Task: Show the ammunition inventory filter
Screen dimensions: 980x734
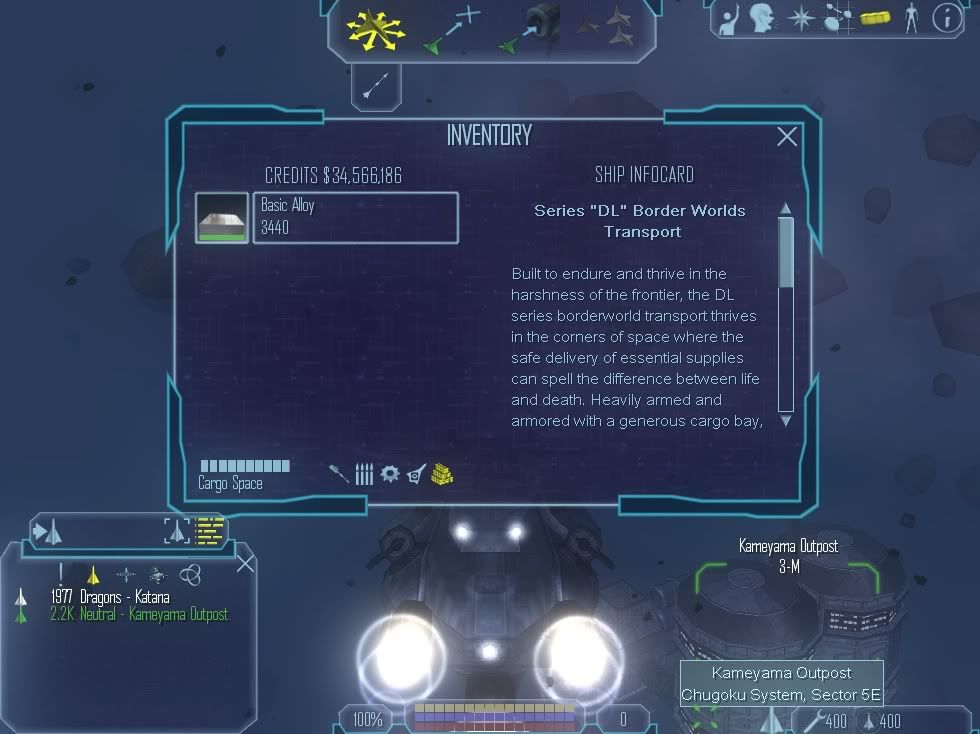Action: tap(364, 474)
